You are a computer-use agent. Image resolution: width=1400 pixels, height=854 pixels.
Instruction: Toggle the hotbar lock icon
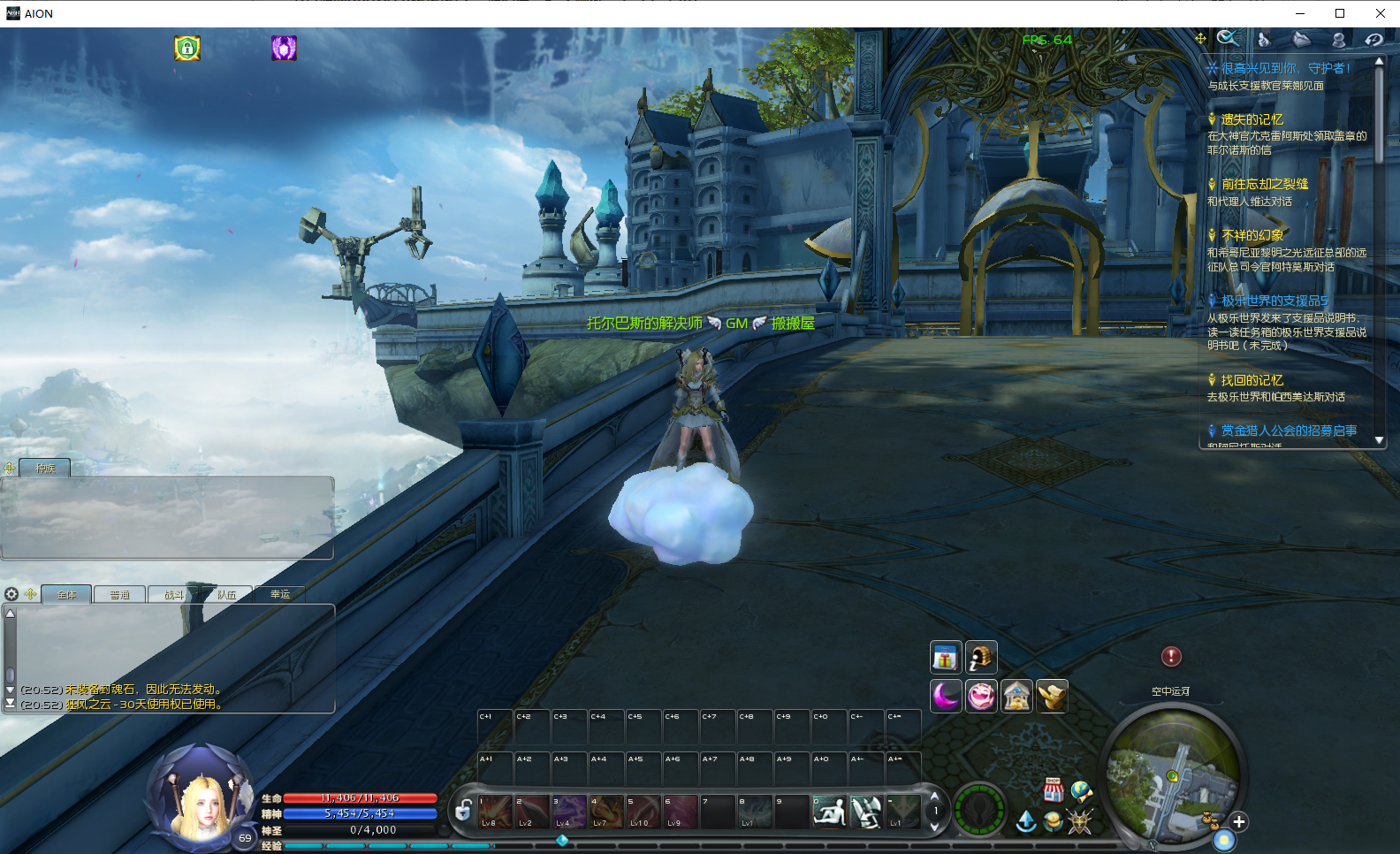pos(463,809)
